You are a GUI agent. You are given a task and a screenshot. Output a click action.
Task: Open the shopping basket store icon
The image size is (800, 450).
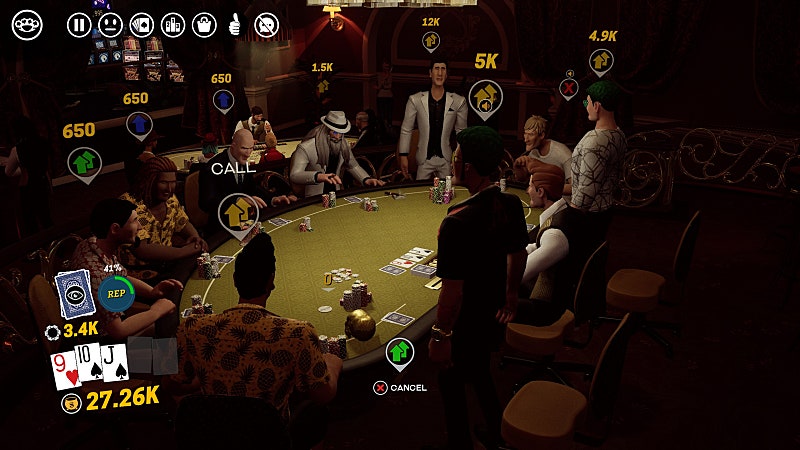pyautogui.click(x=204, y=25)
